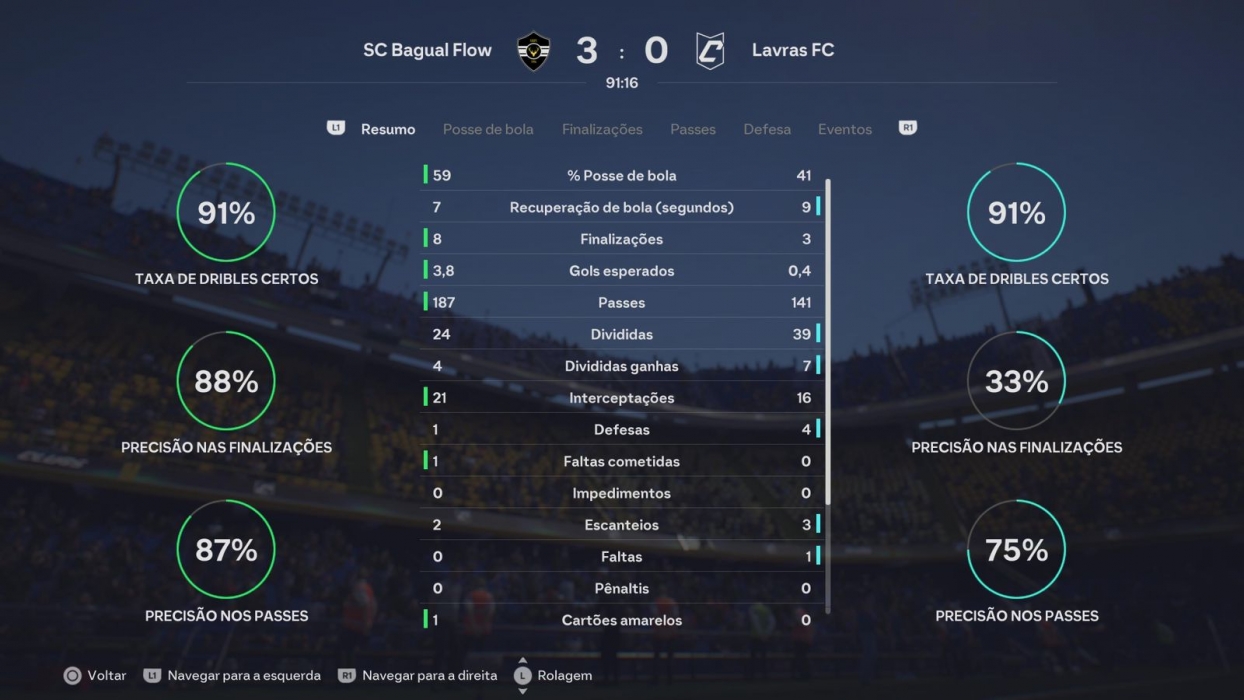Click the stats list scrollbar
This screenshot has width=1244, height=700.
point(828,340)
